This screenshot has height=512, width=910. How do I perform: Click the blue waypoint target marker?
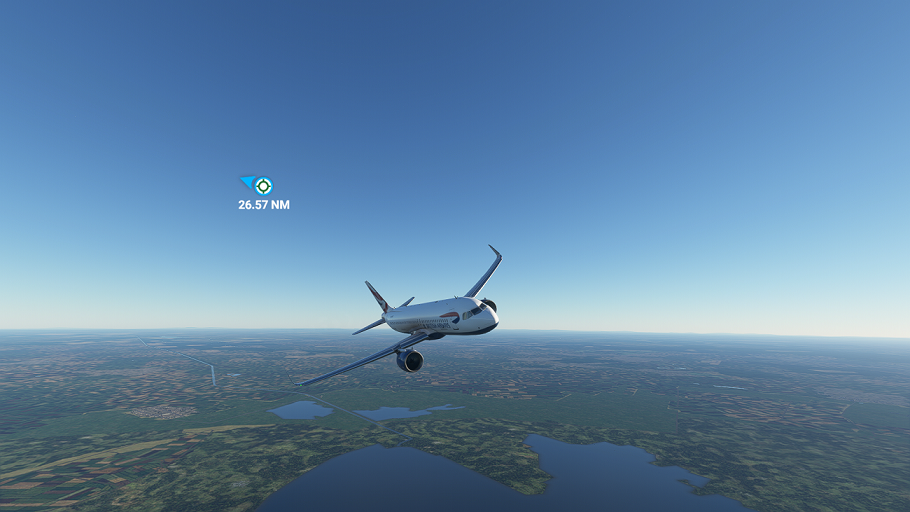tap(263, 185)
